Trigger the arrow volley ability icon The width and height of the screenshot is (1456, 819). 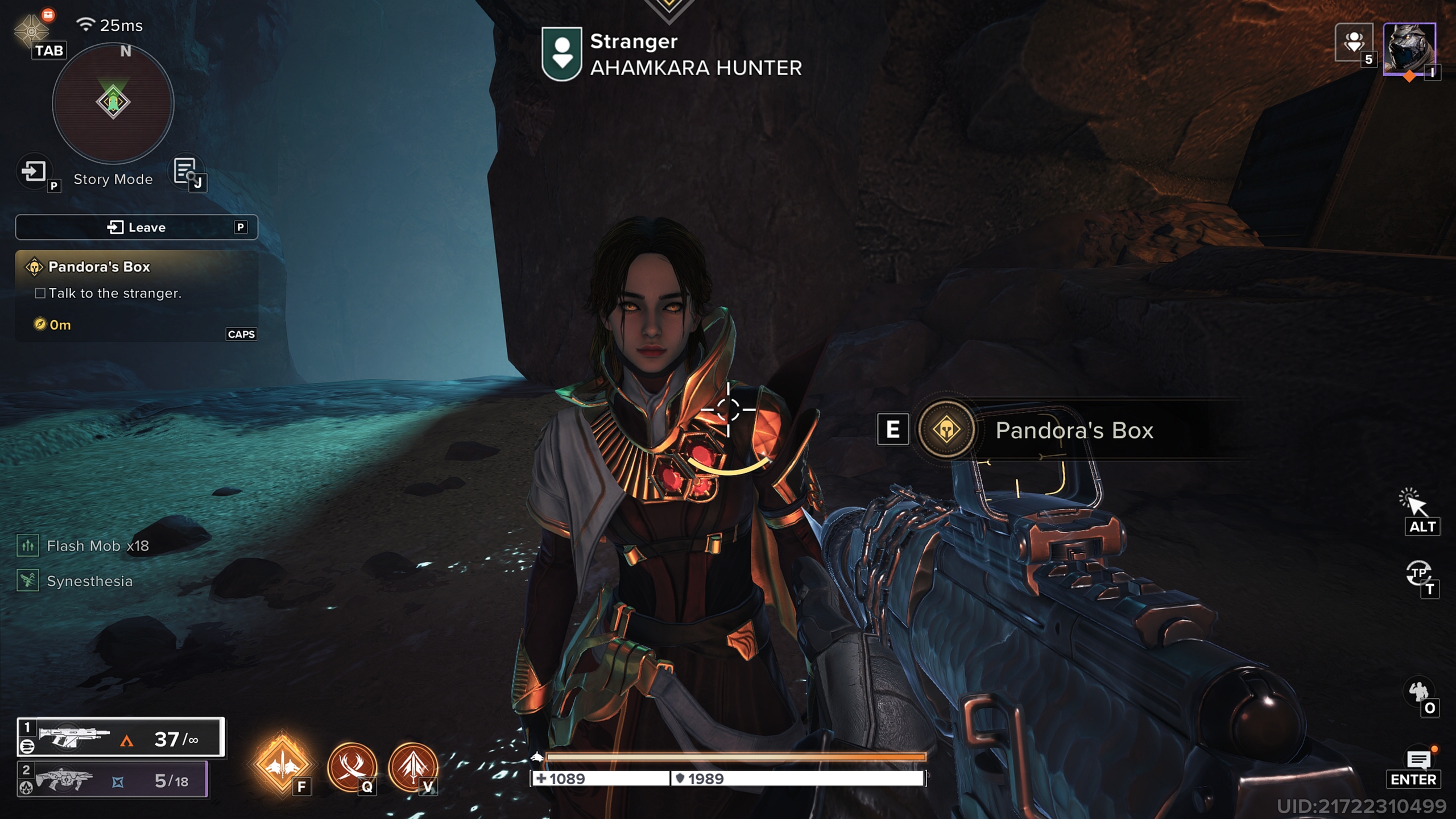point(413,766)
